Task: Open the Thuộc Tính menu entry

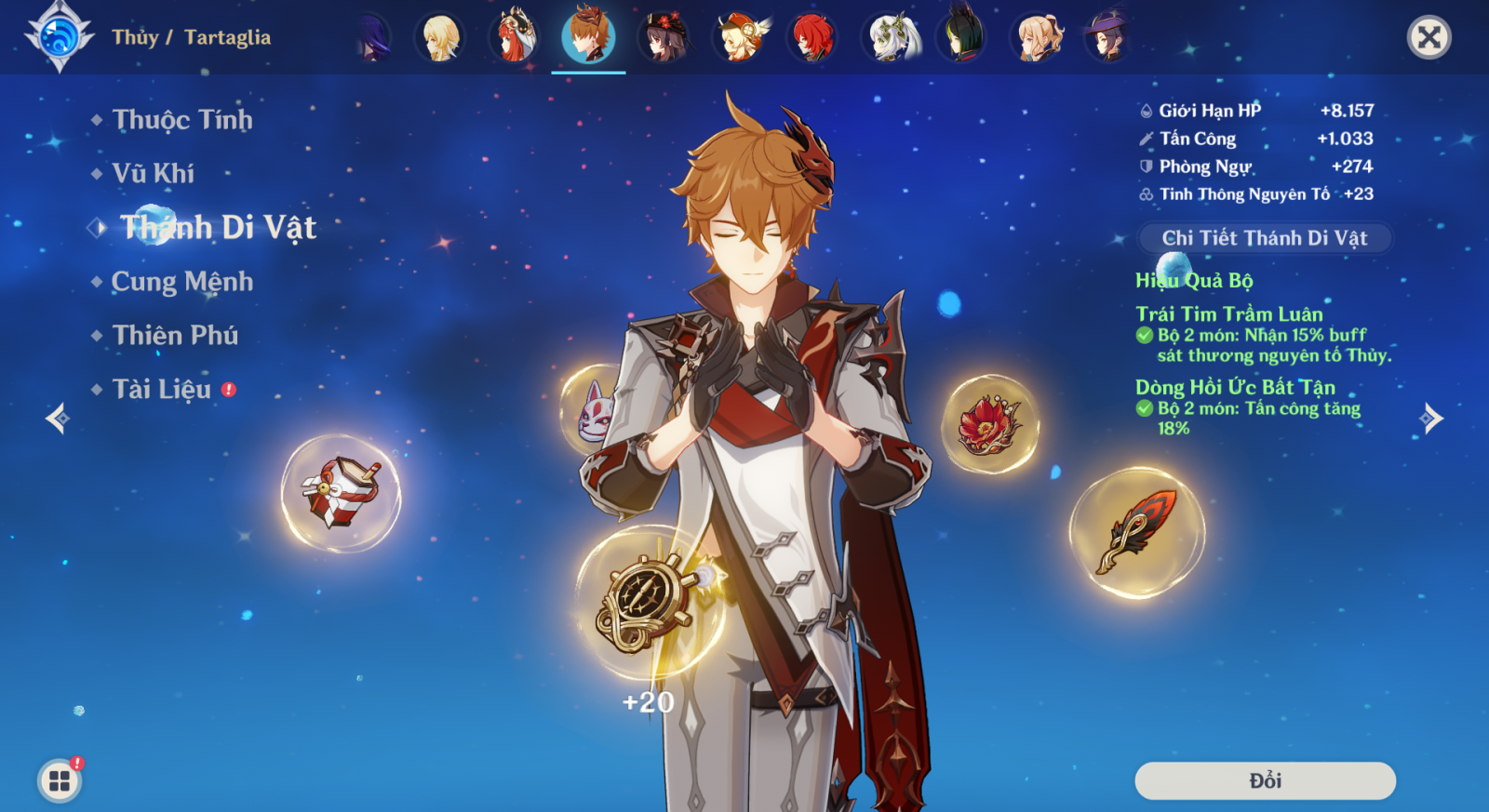Action: point(181,120)
